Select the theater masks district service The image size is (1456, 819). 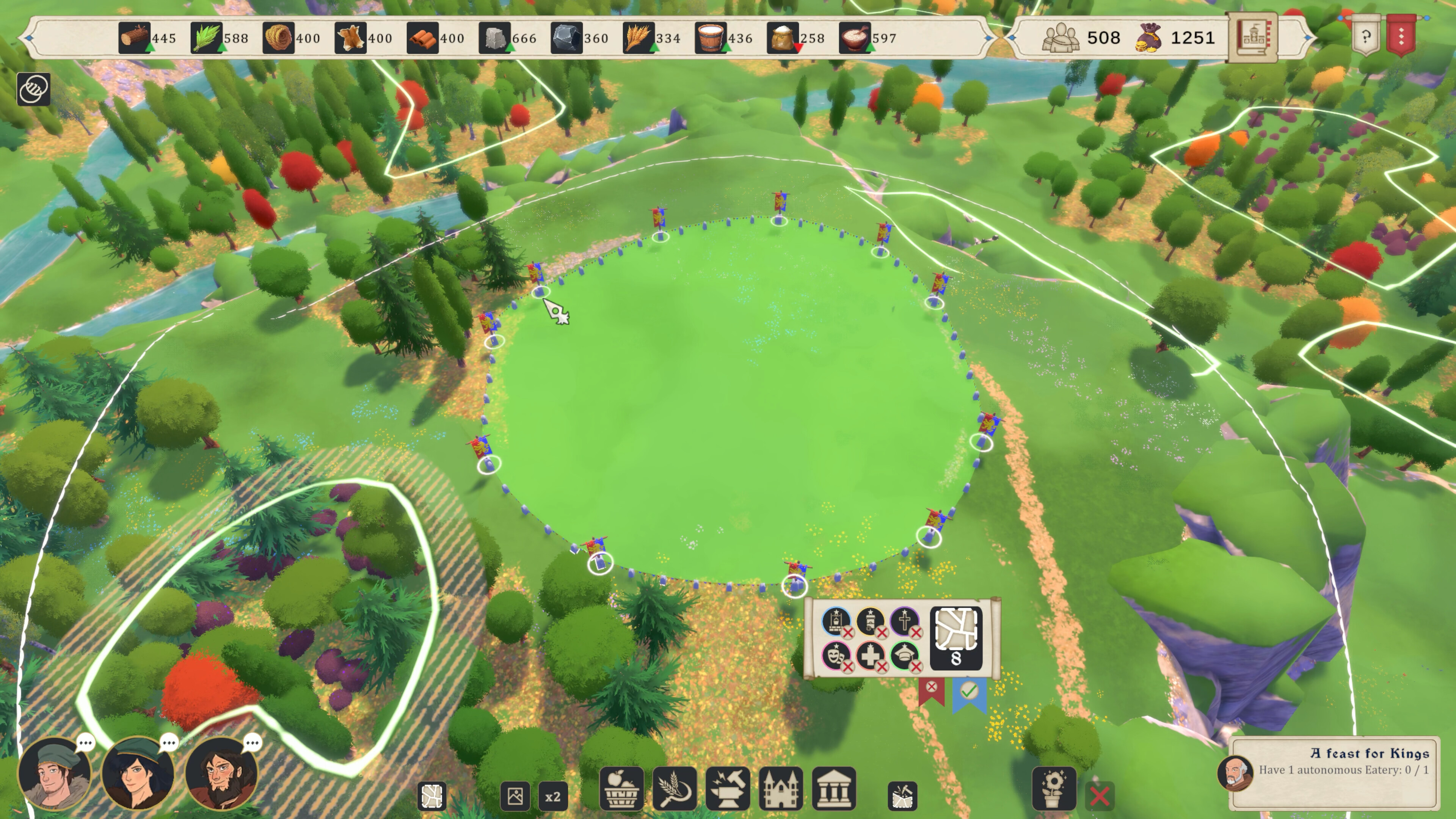(x=835, y=656)
